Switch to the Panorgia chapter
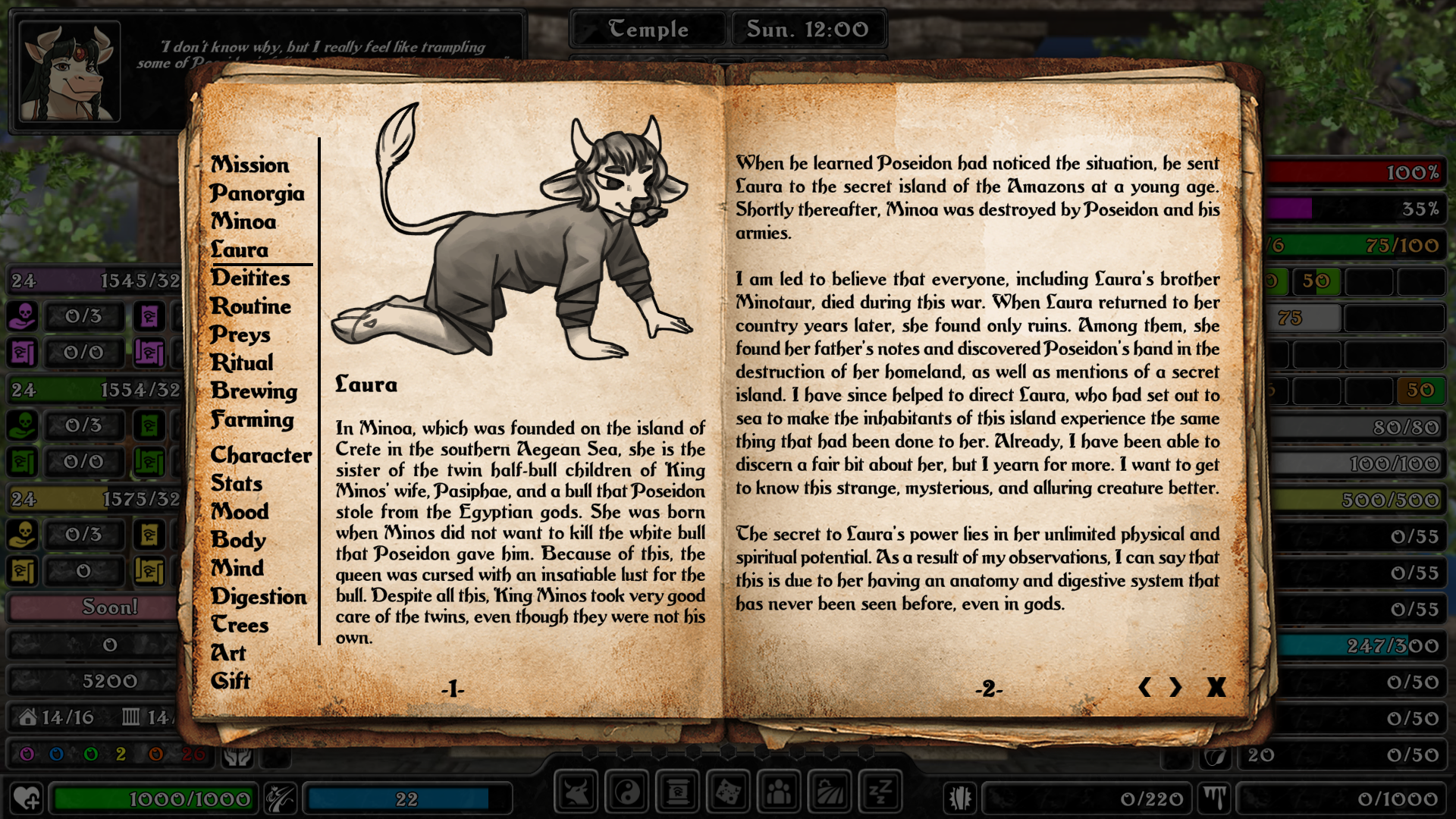The image size is (1456, 819). click(257, 193)
